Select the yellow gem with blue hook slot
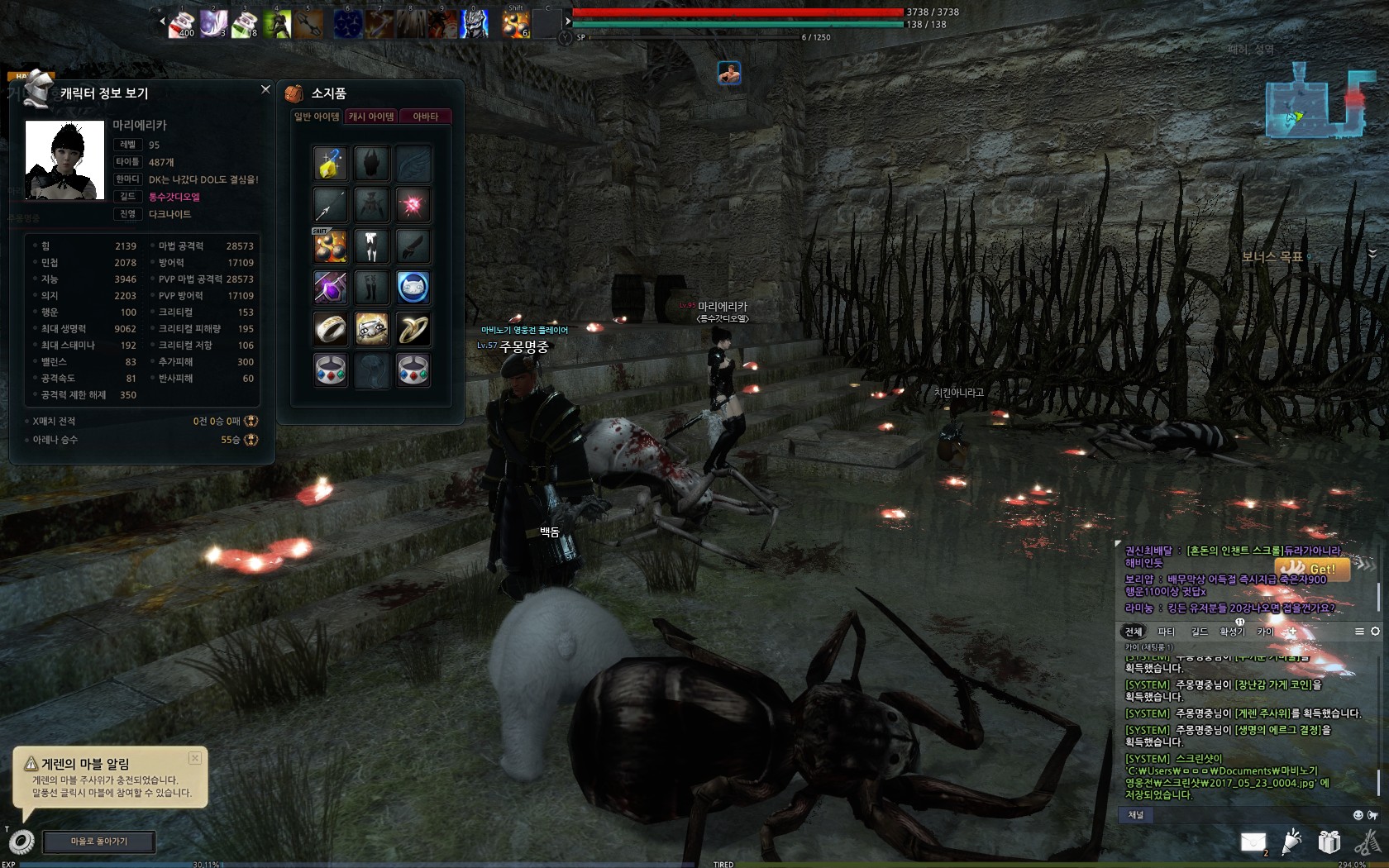 (x=330, y=164)
